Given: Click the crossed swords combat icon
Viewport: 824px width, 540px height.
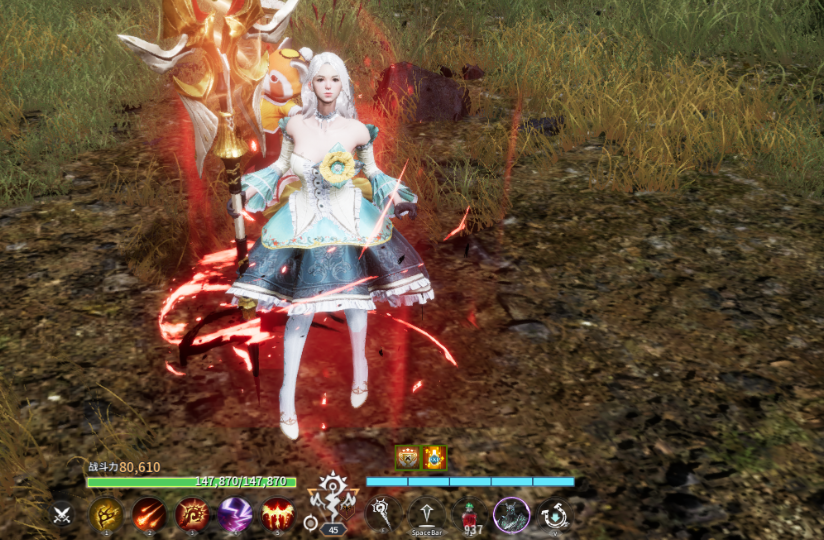Looking at the screenshot, I should tap(62, 514).
